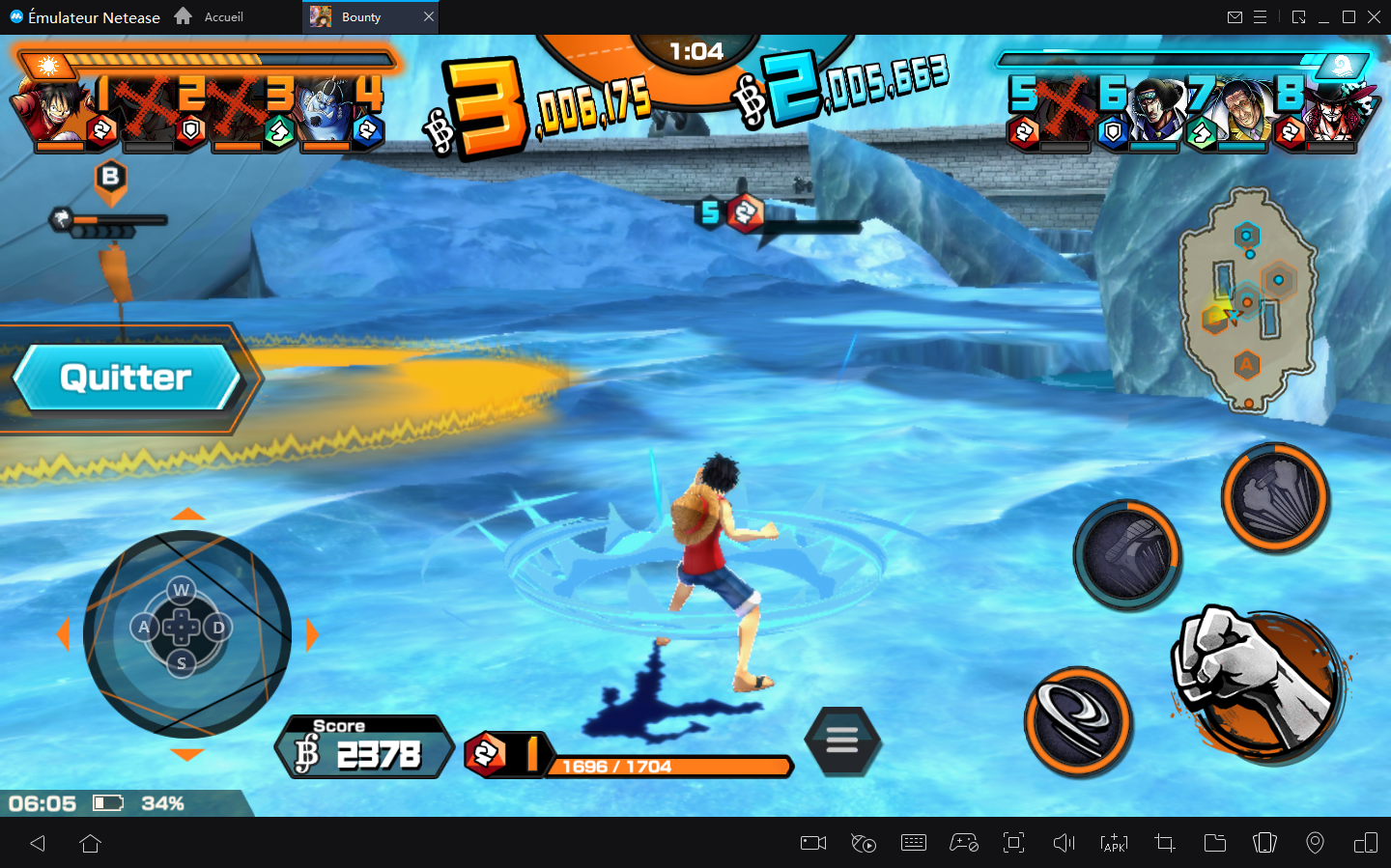Image resolution: width=1391 pixels, height=868 pixels.
Task: Open the hexagonal hamburger menu
Action: pos(841,742)
